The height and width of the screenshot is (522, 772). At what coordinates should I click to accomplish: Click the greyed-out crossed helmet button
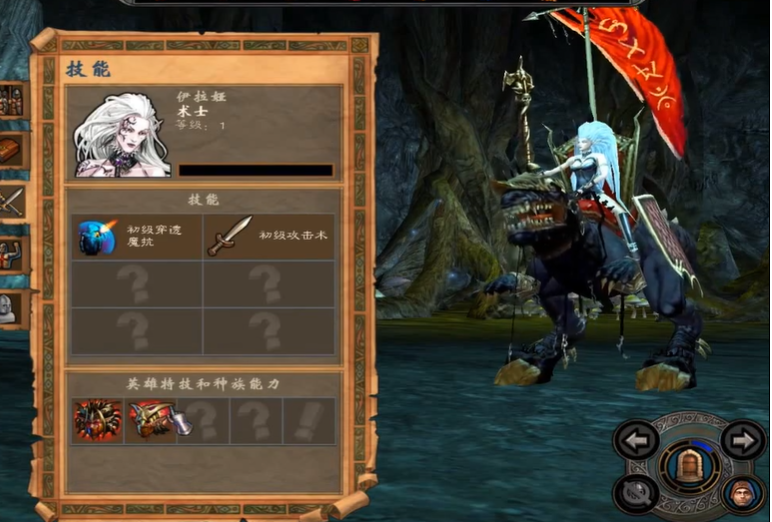636,492
